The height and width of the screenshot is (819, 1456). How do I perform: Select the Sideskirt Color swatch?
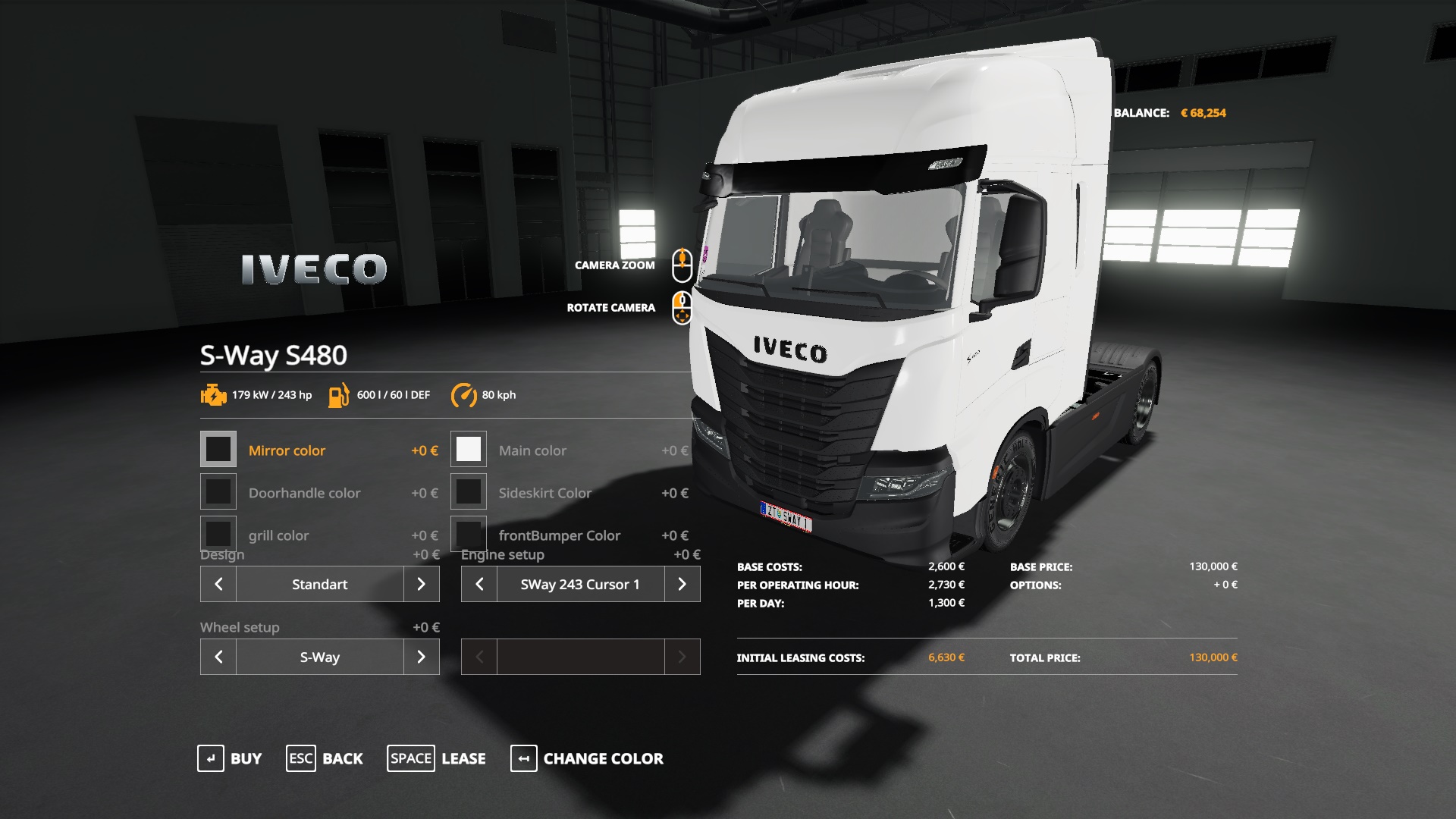click(469, 492)
